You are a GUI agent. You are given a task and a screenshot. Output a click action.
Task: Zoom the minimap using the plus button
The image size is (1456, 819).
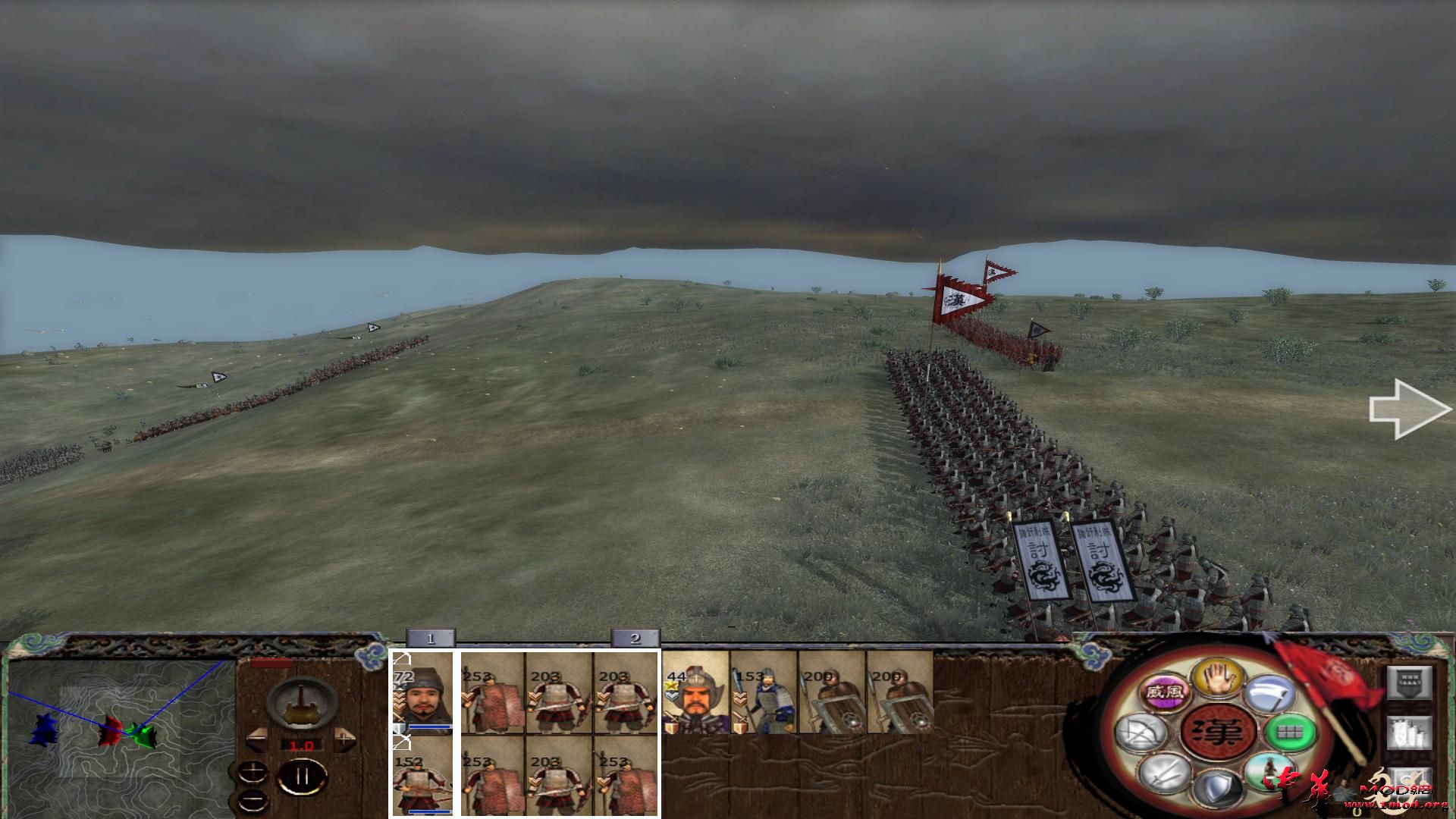(253, 770)
